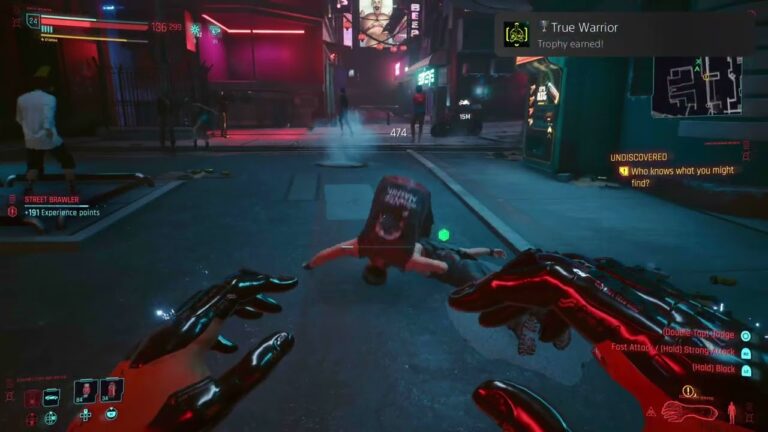Select the teal gadget quick slot

[x=51, y=397]
